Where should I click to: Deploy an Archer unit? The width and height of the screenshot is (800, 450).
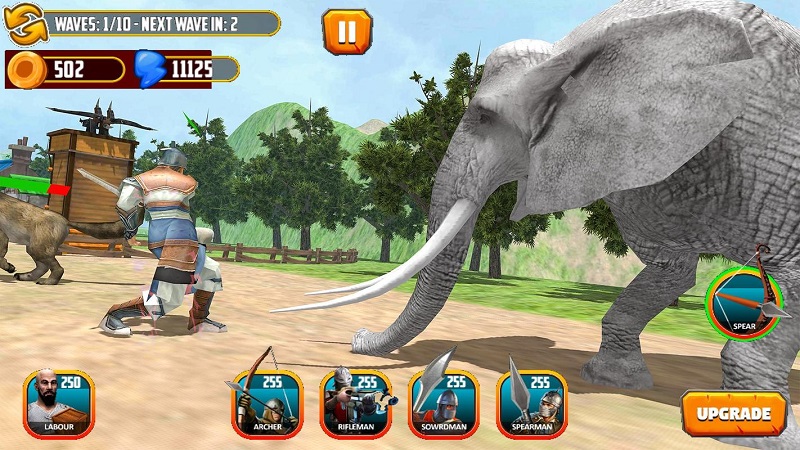[266, 404]
